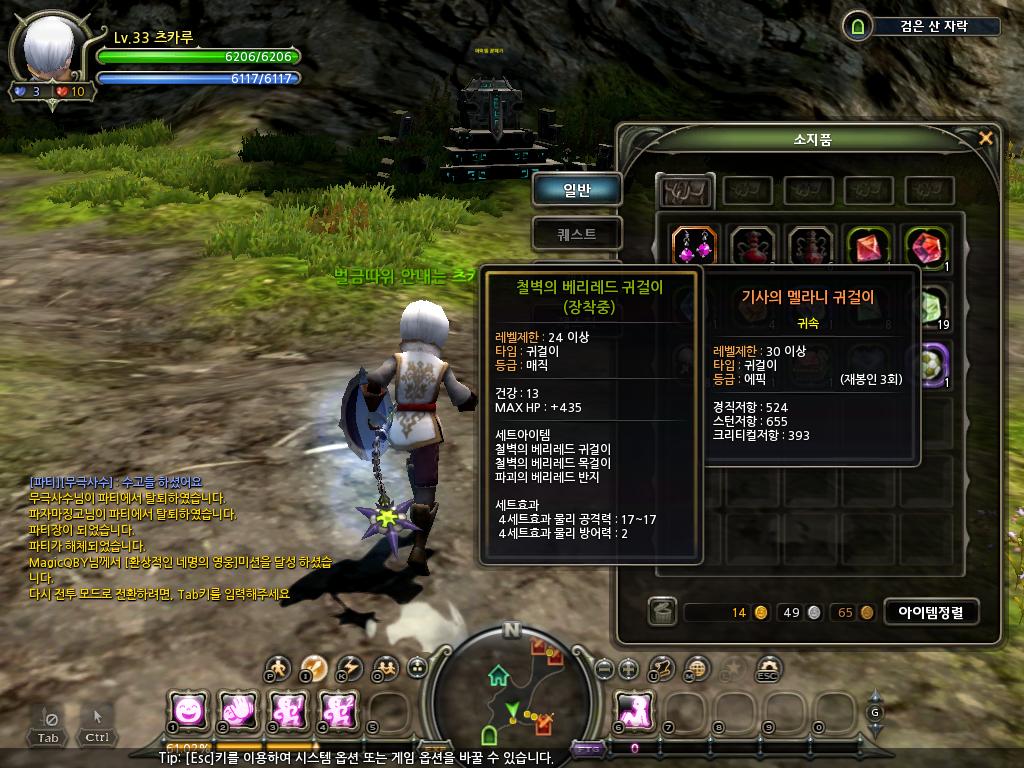Close the 소지품 inventory window
This screenshot has width=1024, height=768.
point(986,138)
